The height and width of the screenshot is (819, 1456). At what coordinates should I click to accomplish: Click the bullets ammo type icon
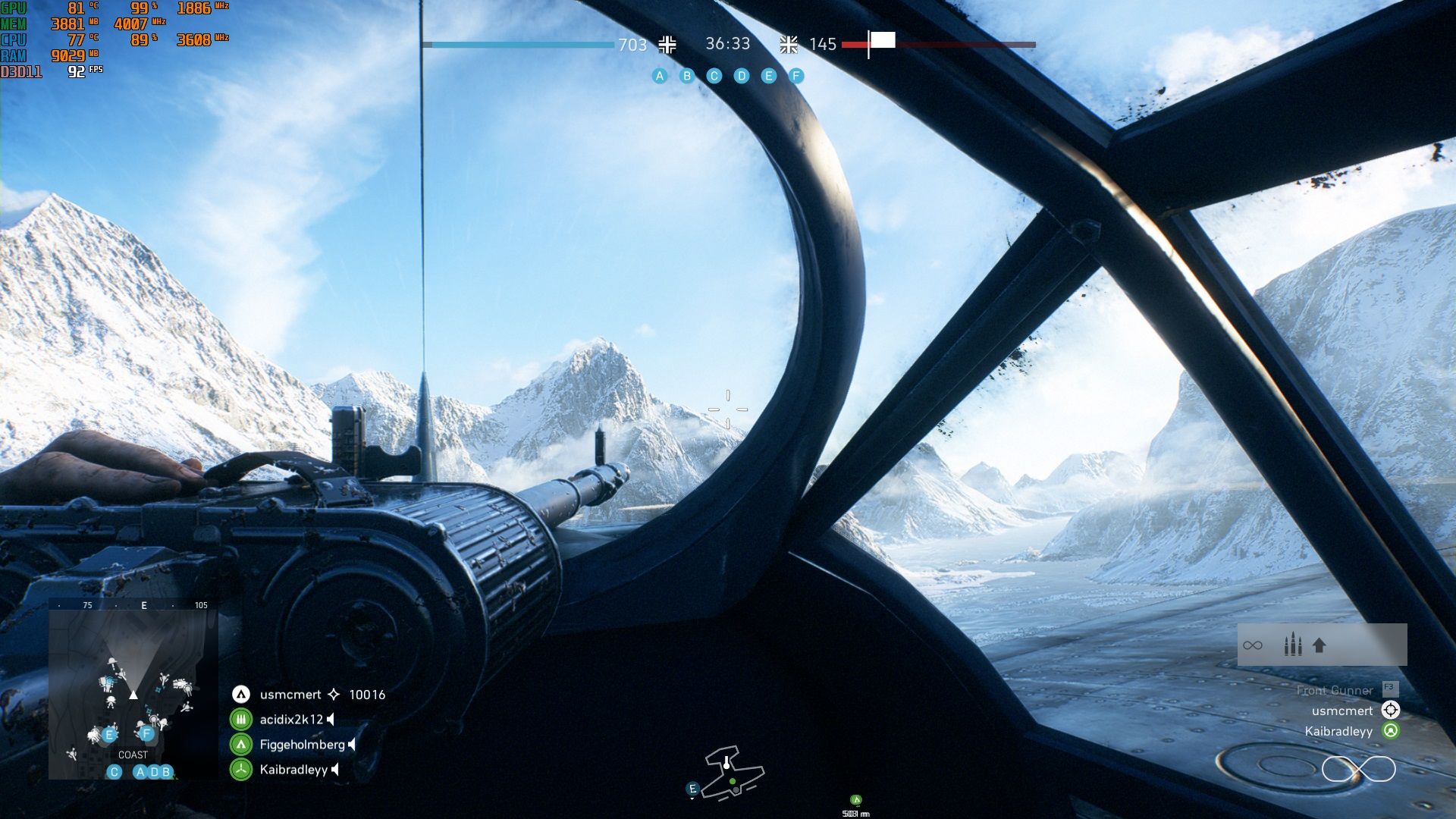[x=1293, y=645]
